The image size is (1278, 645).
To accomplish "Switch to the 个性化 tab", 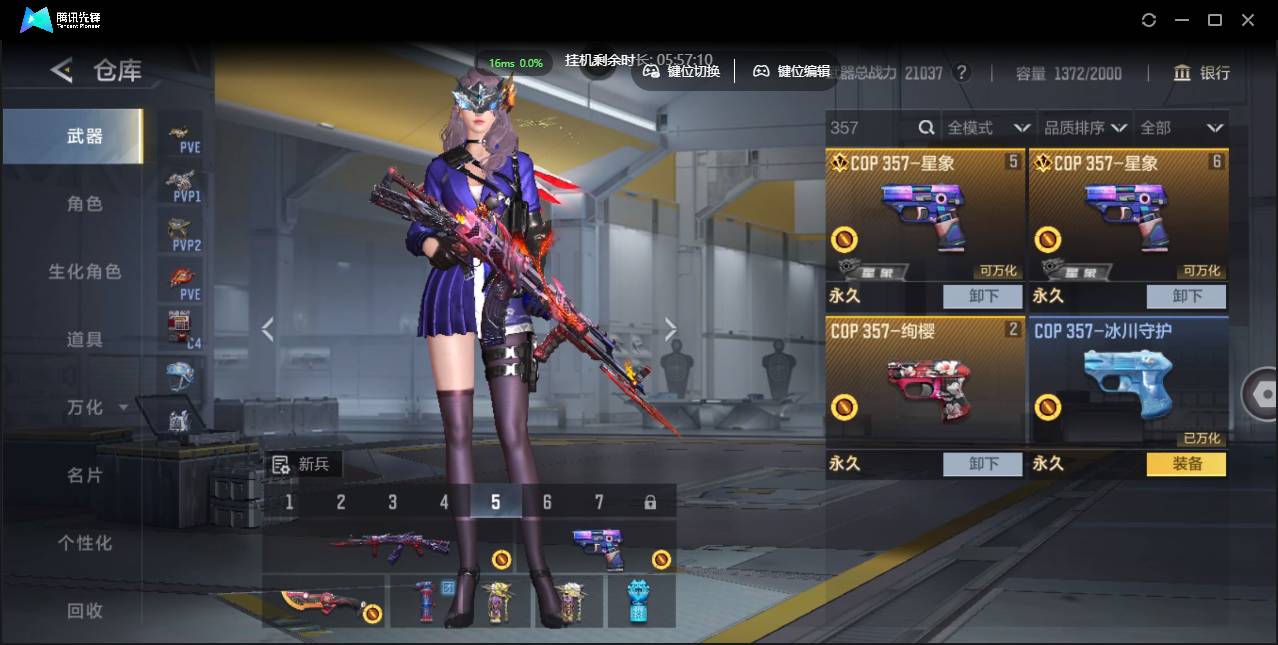I will 85,543.
